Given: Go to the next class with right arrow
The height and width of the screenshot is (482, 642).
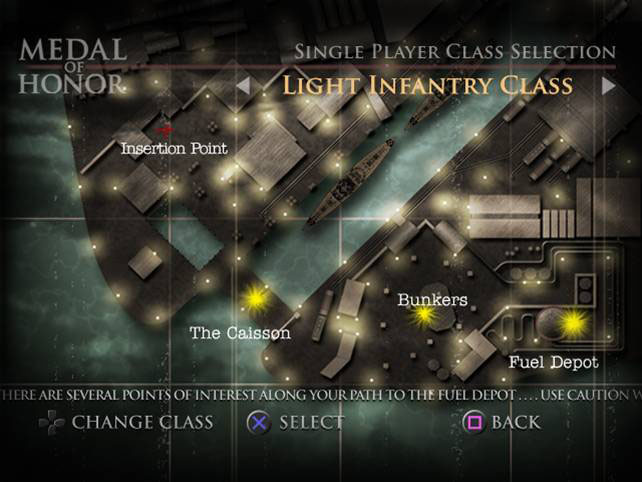Looking at the screenshot, I should [608, 86].
